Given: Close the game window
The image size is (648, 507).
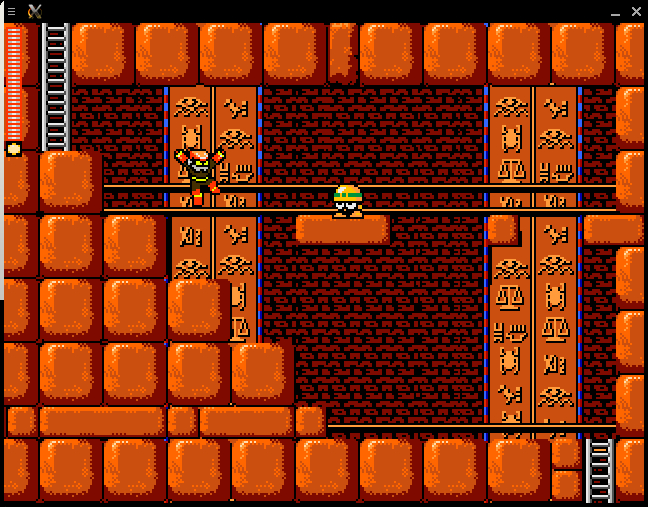Looking at the screenshot, I should coord(636,11).
